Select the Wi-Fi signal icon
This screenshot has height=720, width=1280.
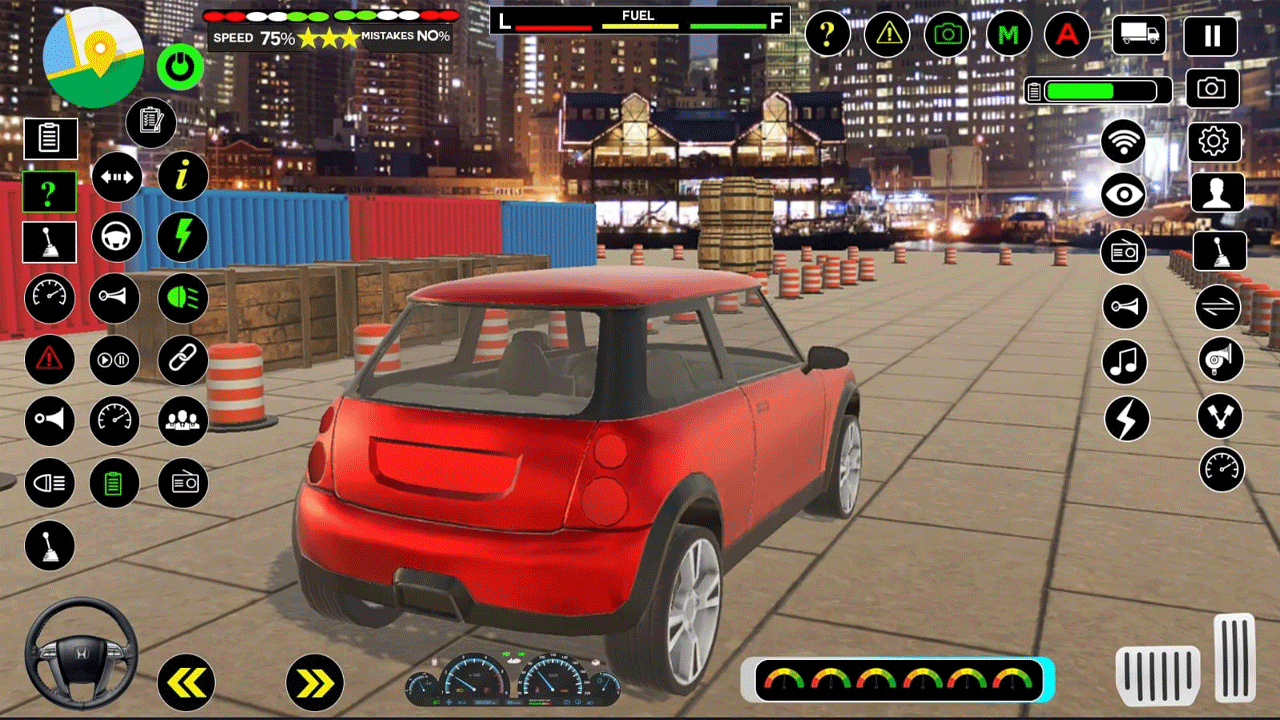[1123, 142]
